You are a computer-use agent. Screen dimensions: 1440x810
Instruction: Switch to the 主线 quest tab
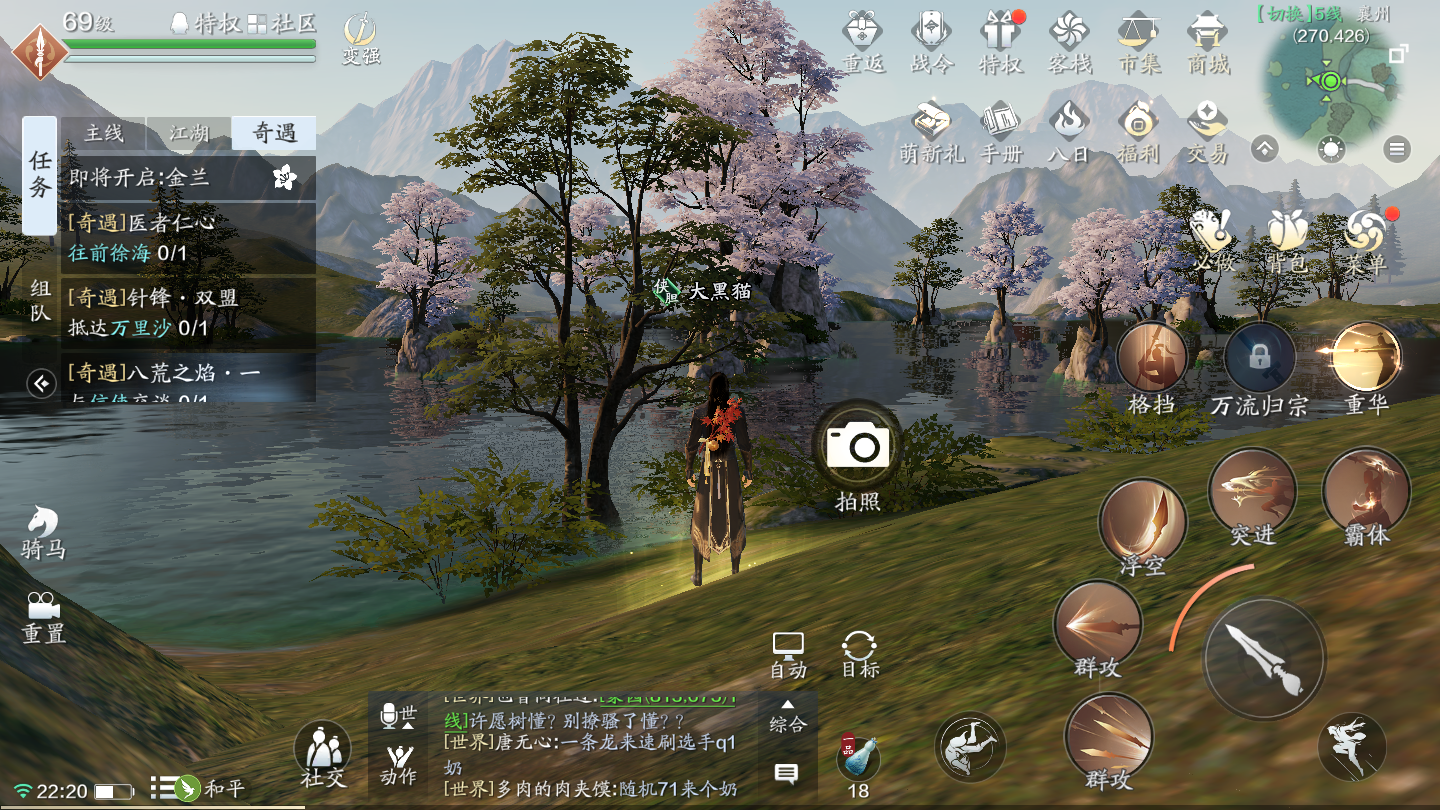[x=104, y=133]
